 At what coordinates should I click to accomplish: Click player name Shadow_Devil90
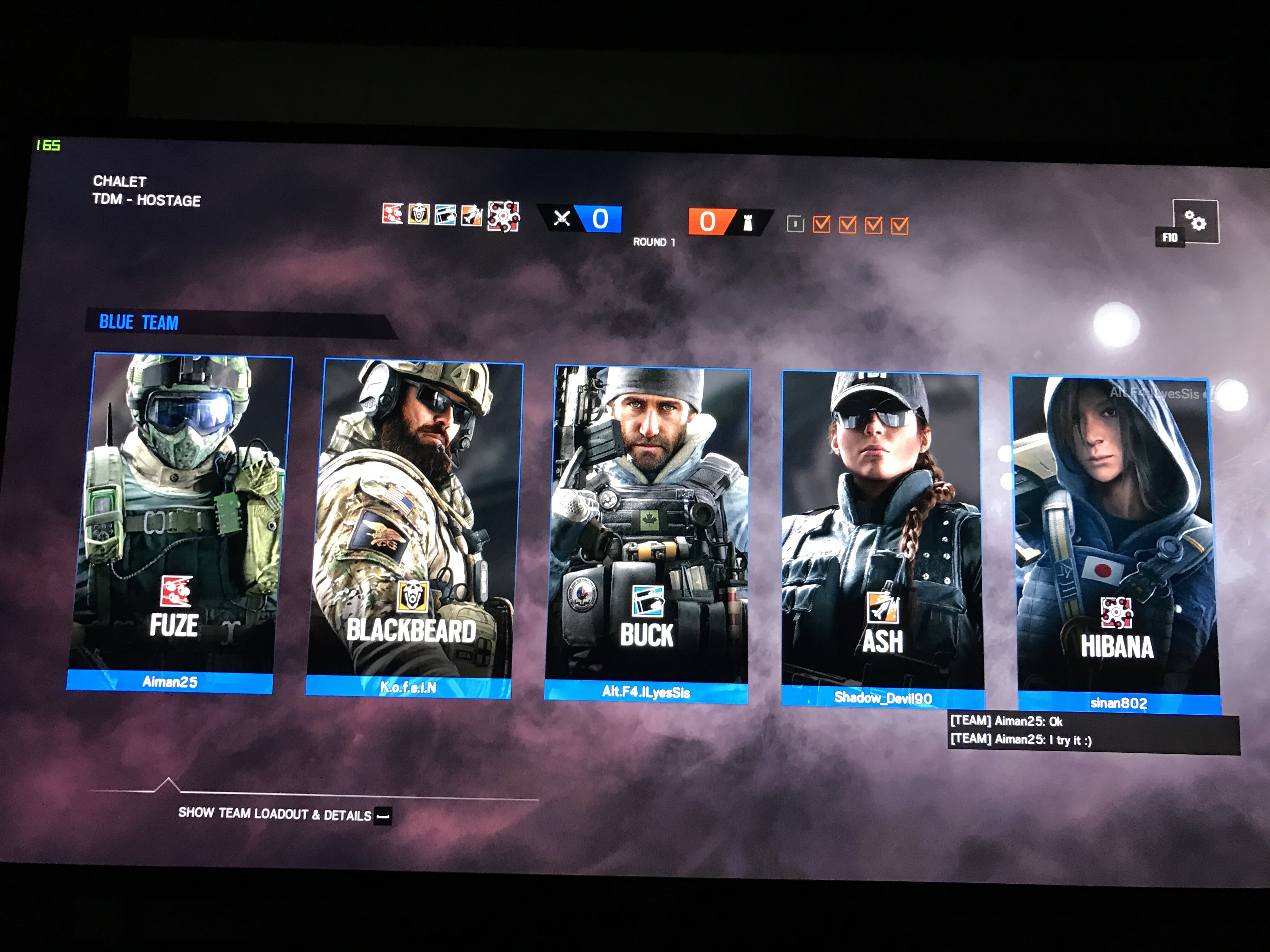pyautogui.click(x=883, y=698)
